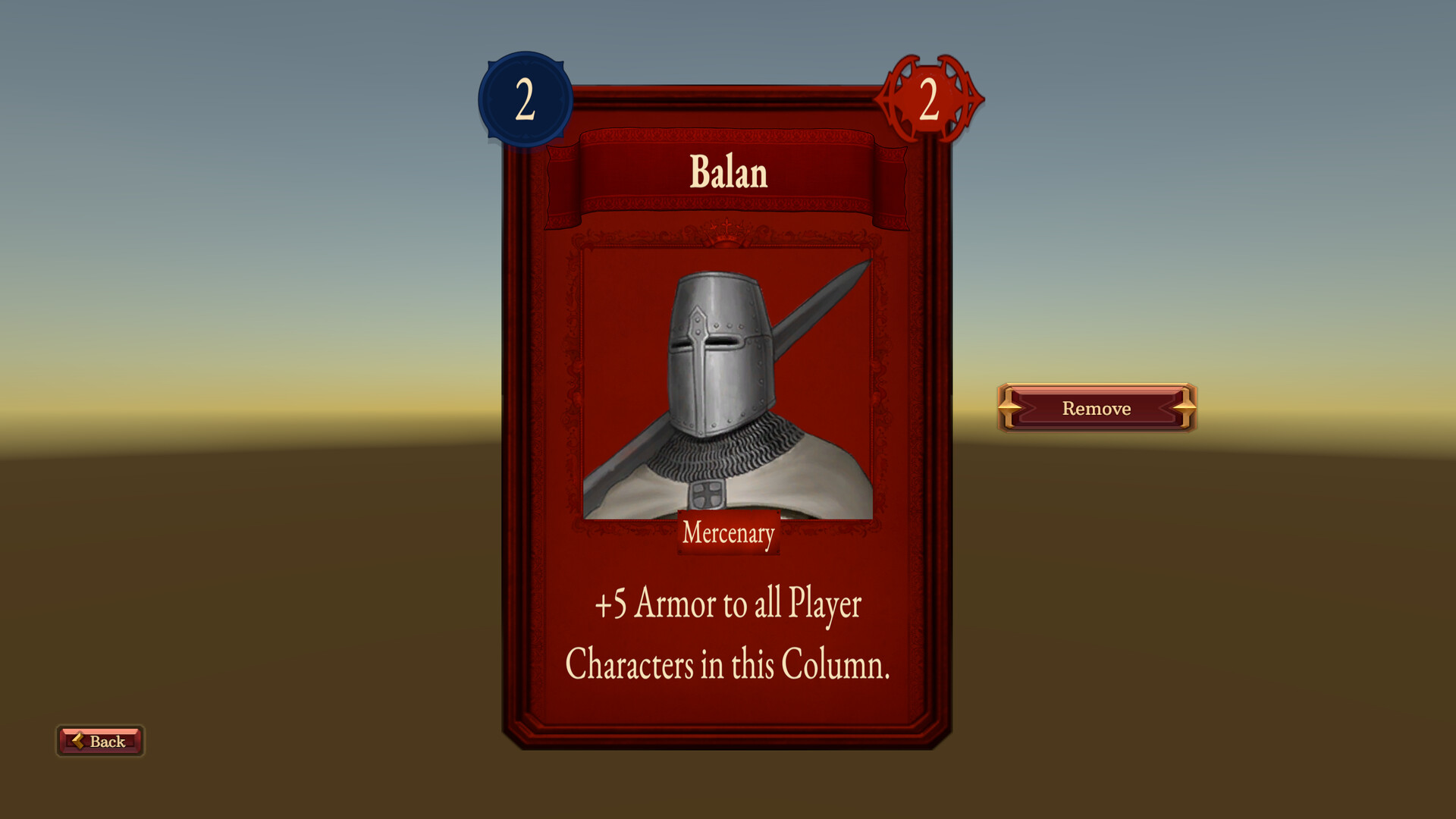The image size is (1456, 819).
Task: Select the Balan name banner
Action: click(x=726, y=173)
